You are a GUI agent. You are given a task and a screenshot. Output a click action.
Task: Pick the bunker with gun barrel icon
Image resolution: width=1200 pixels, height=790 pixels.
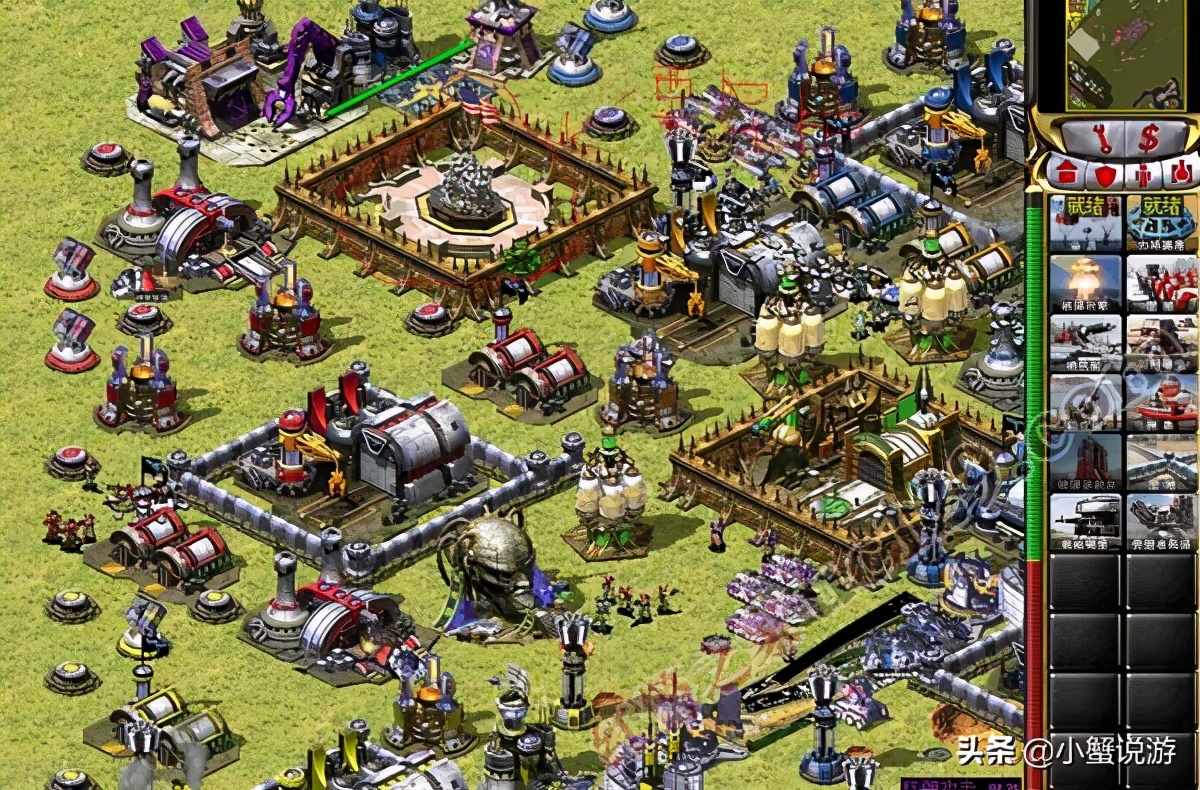click(1085, 521)
